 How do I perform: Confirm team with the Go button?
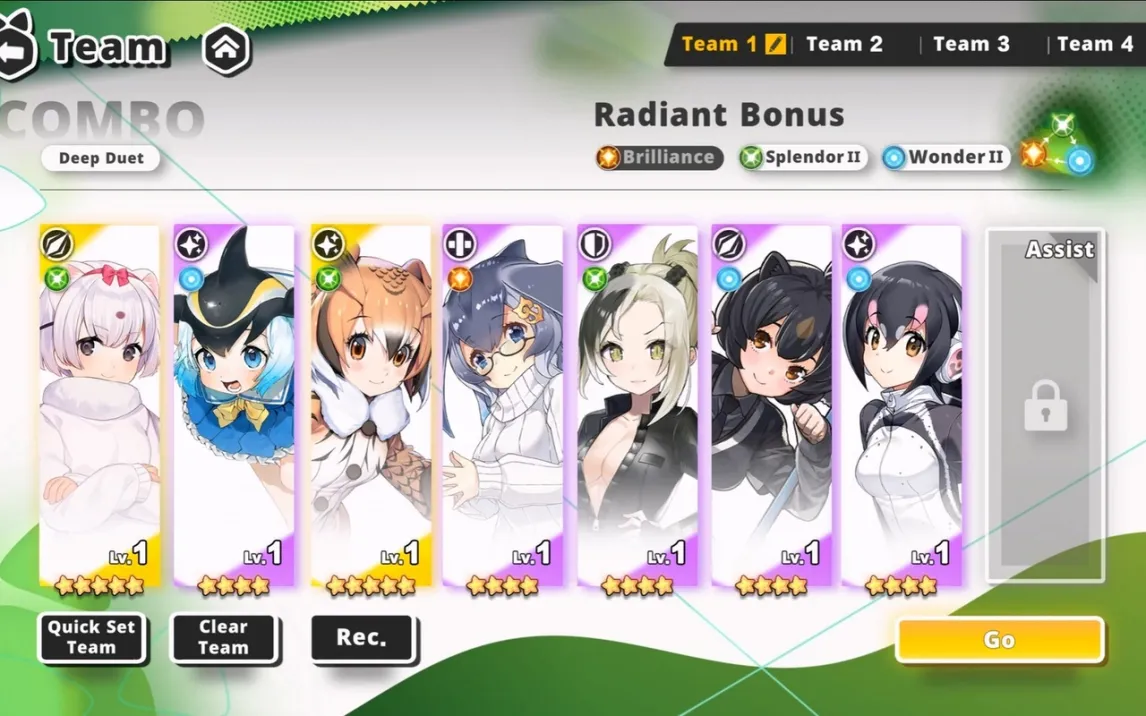pos(999,640)
